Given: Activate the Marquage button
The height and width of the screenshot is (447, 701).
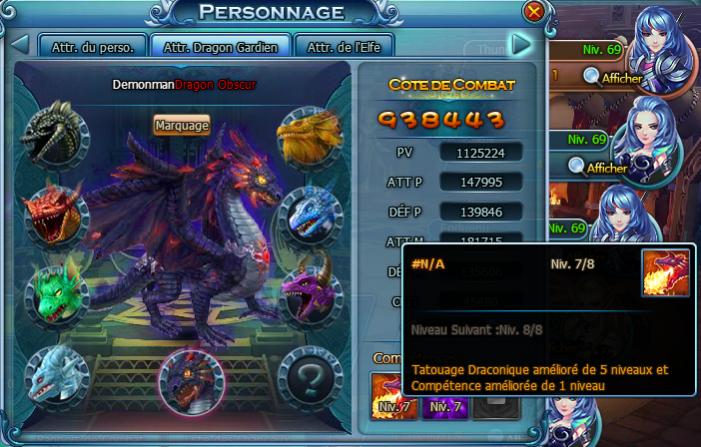Looking at the screenshot, I should 181,125.
